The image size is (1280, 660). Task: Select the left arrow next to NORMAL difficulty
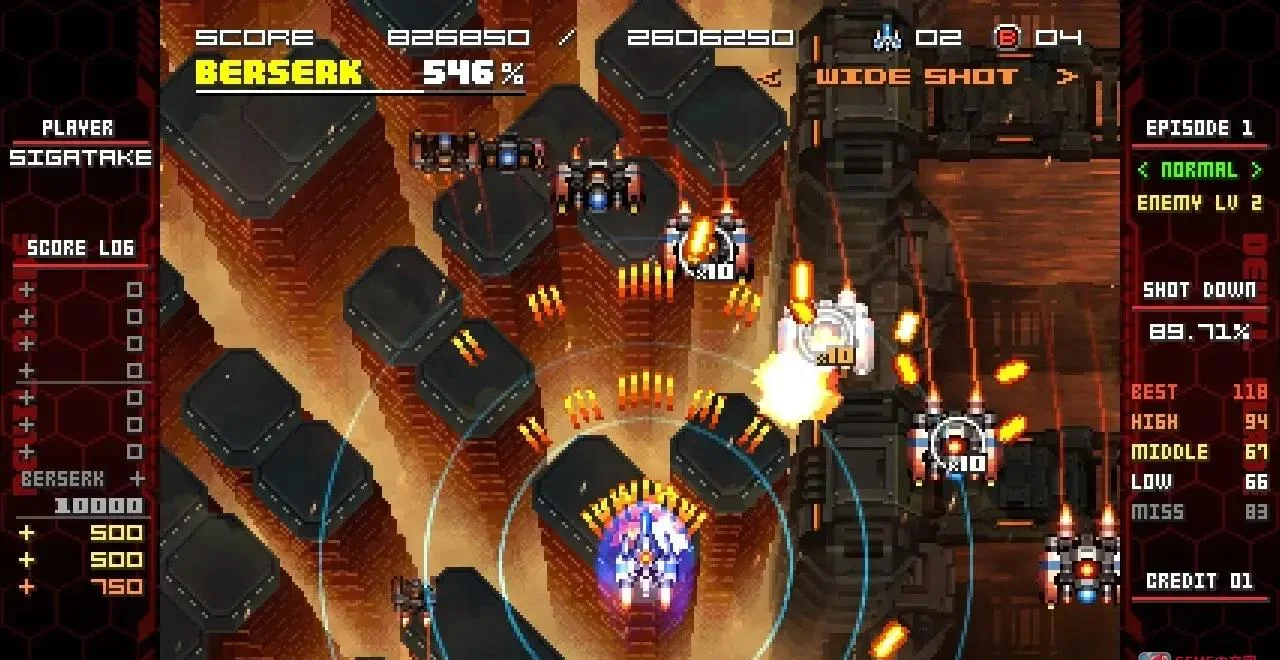[x=1144, y=170]
